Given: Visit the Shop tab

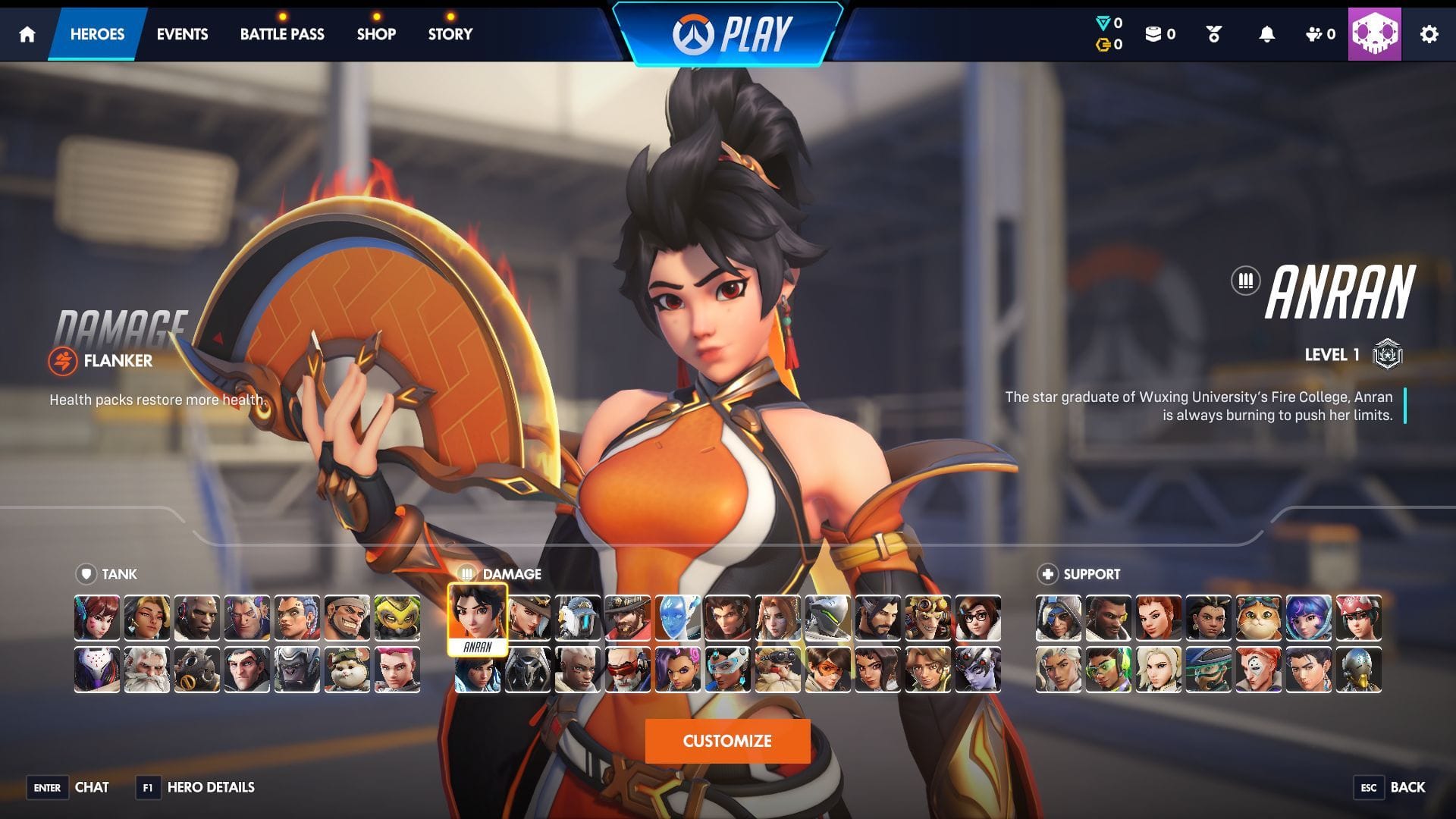Looking at the screenshot, I should pyautogui.click(x=376, y=34).
